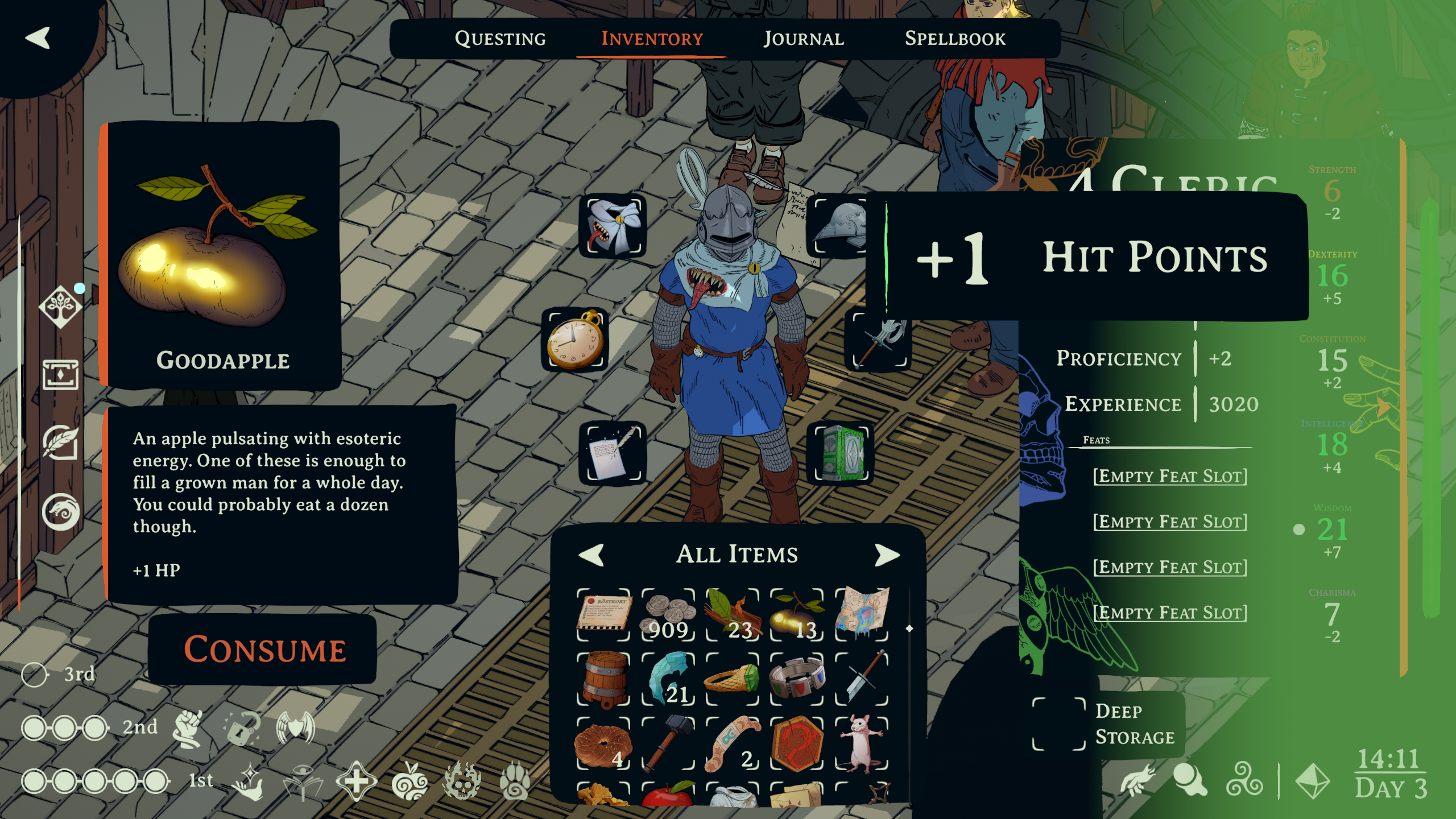Select the white rat item

pyautogui.click(x=862, y=743)
